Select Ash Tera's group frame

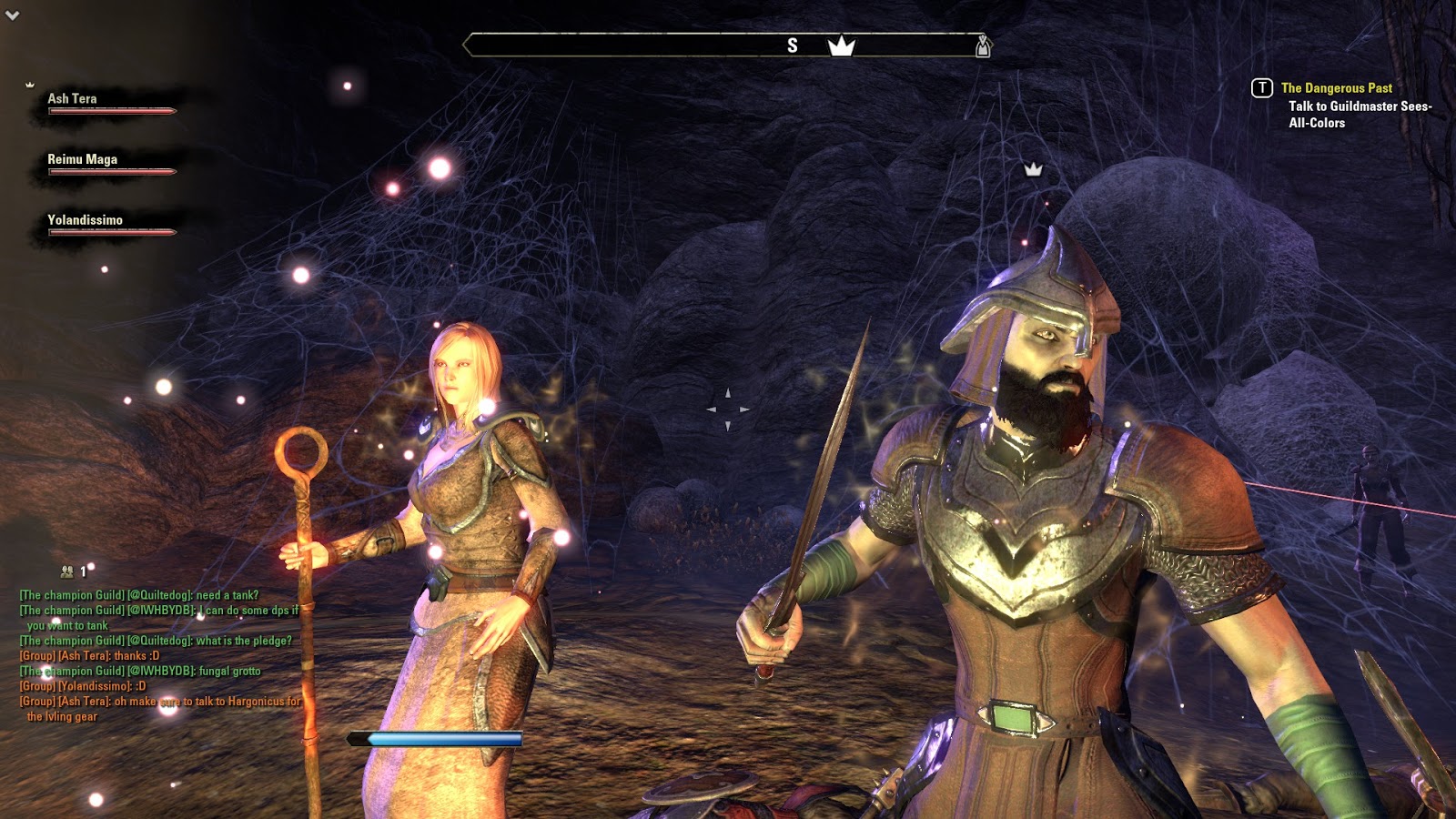[100, 101]
